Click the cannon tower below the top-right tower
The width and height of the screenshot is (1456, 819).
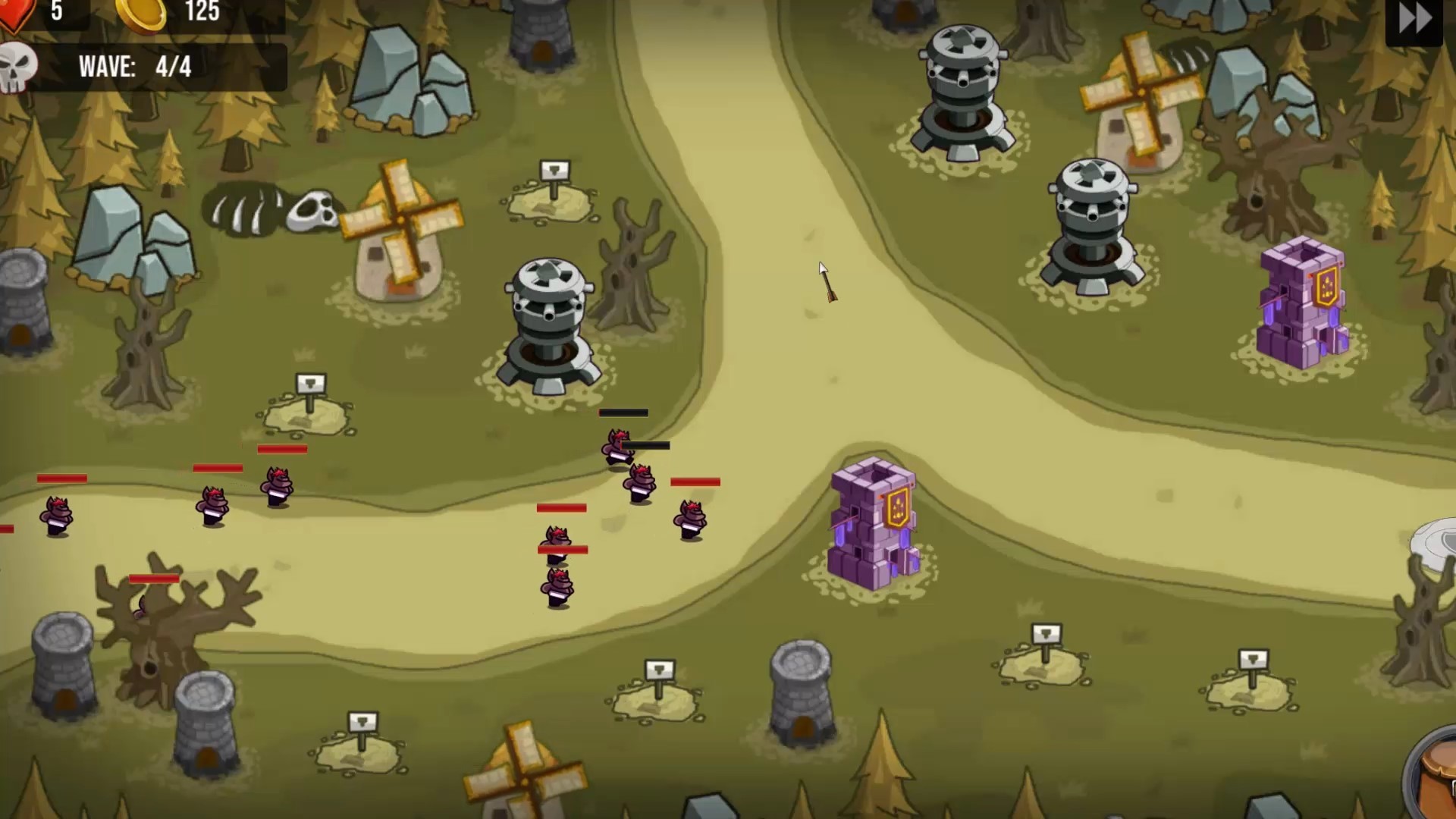pos(1092,220)
